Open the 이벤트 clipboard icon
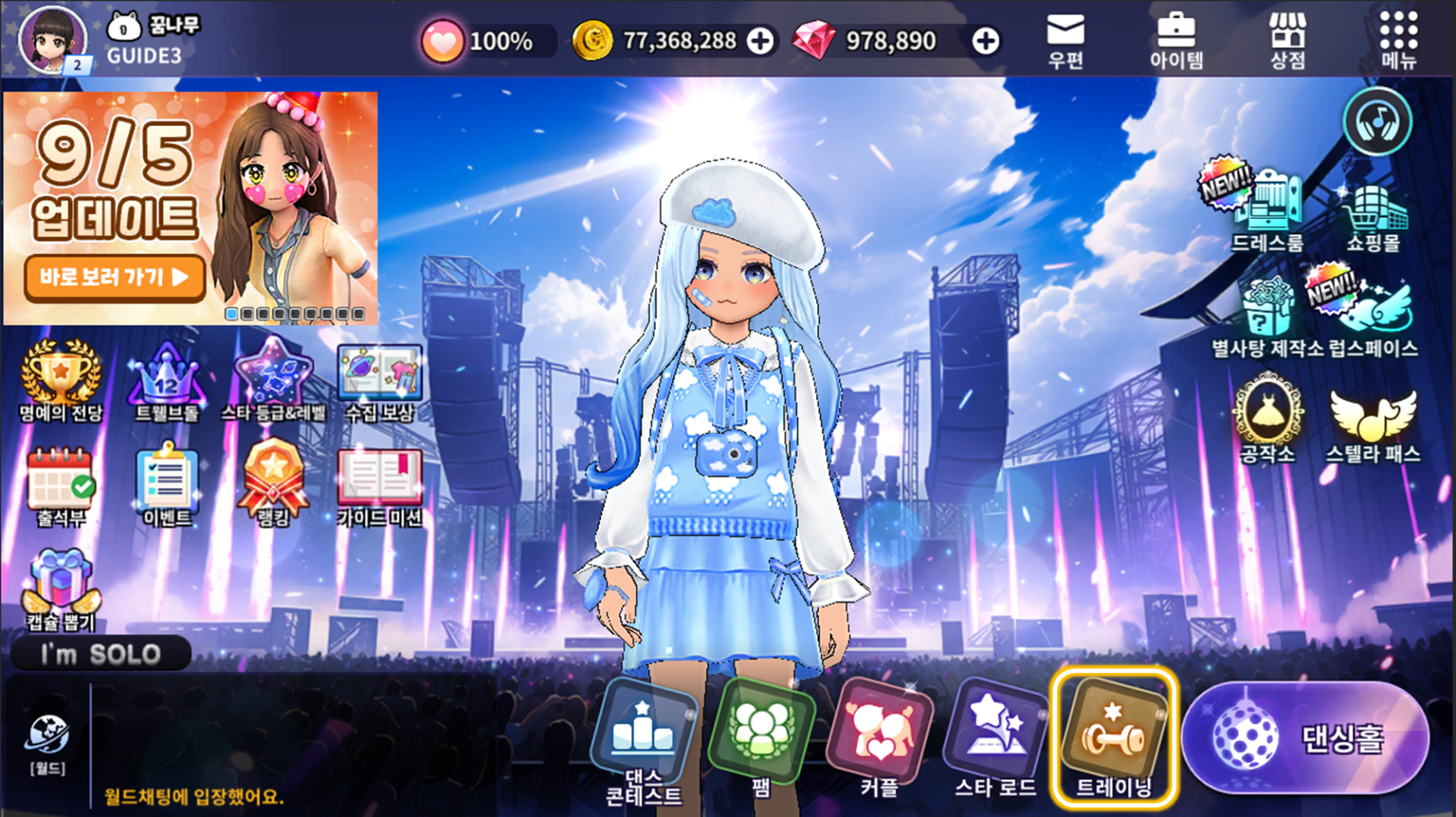The height and width of the screenshot is (817, 1456). pyautogui.click(x=167, y=485)
